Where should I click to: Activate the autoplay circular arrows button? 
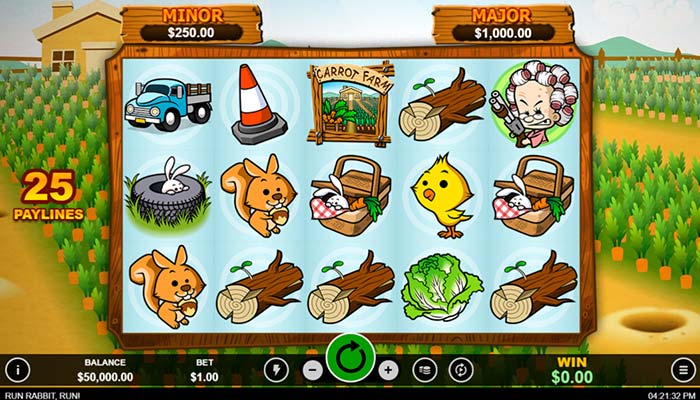(x=461, y=369)
